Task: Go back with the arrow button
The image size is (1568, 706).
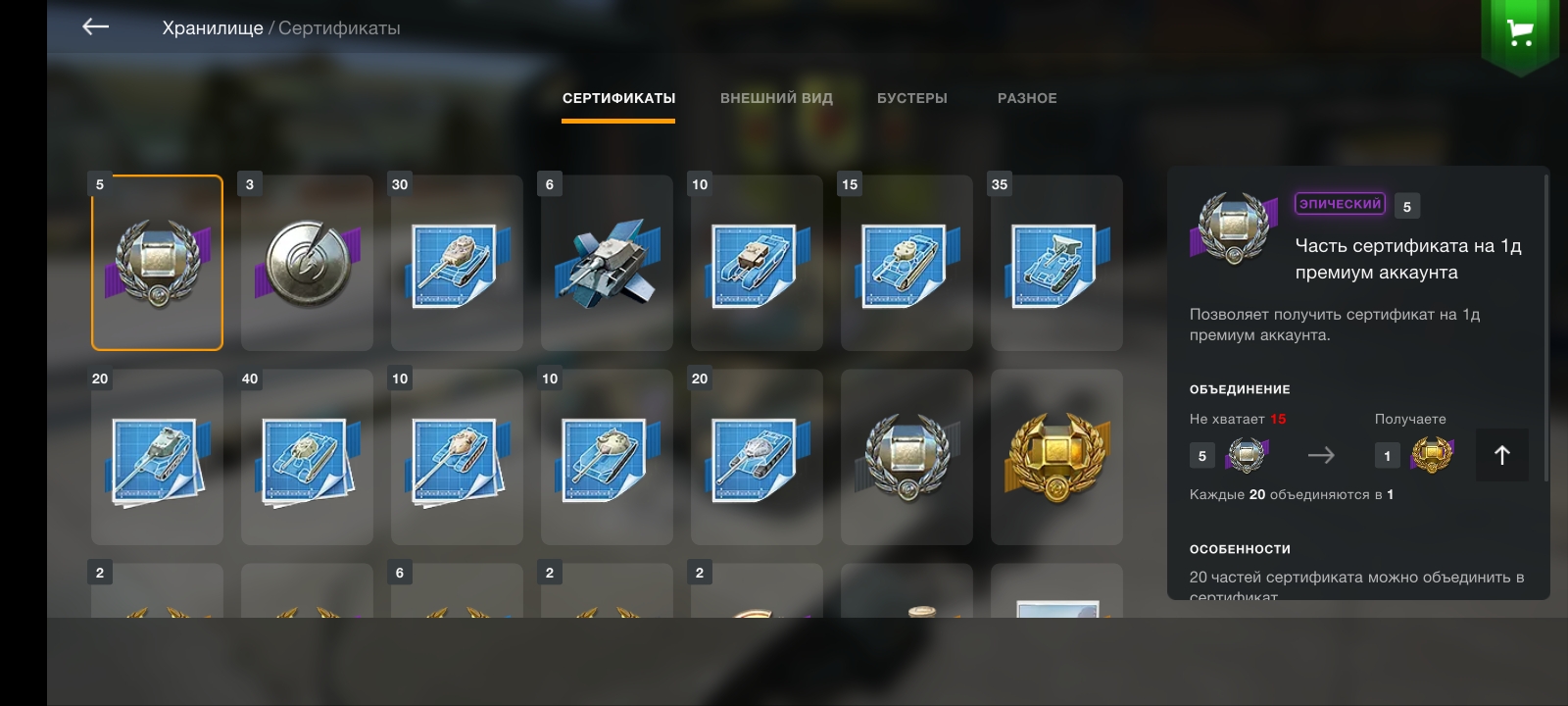Action: [95, 27]
